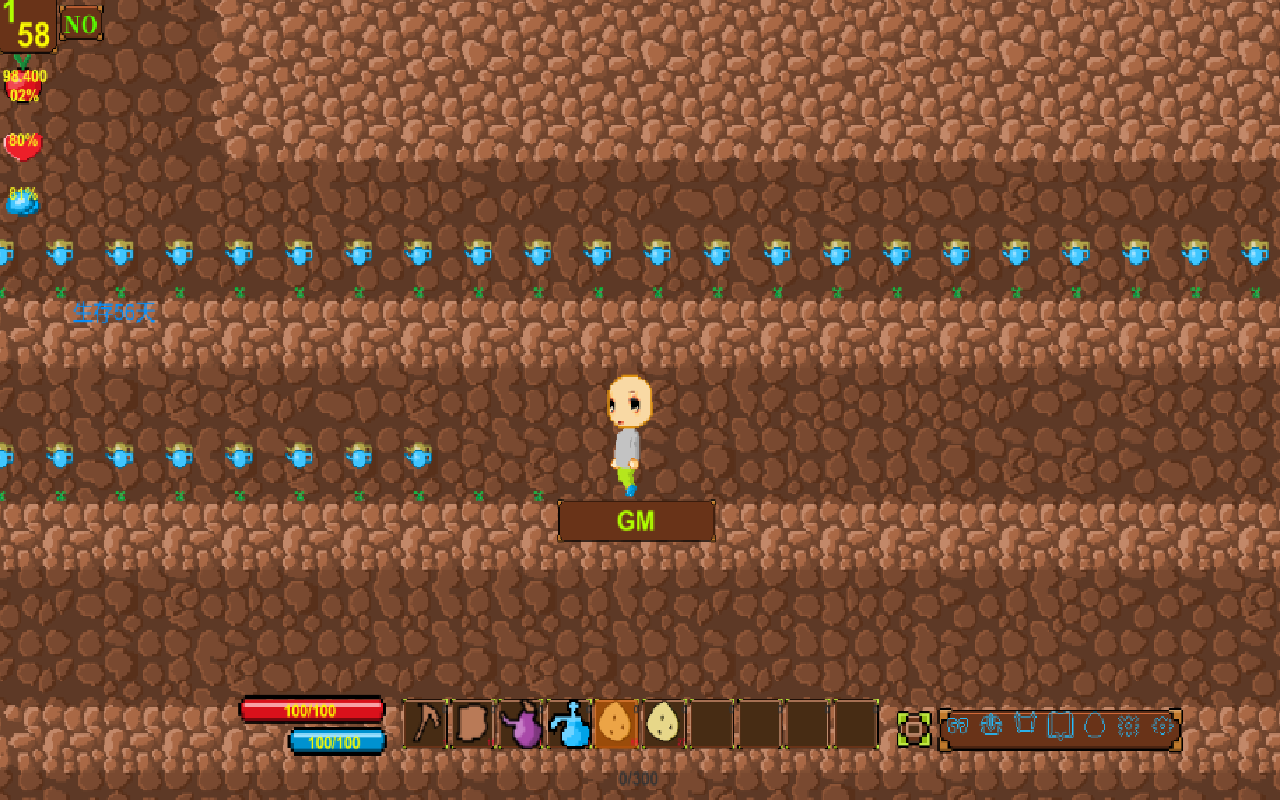1280x800 pixels.
Task: Click the green-cornered square button
Action: pos(914,729)
